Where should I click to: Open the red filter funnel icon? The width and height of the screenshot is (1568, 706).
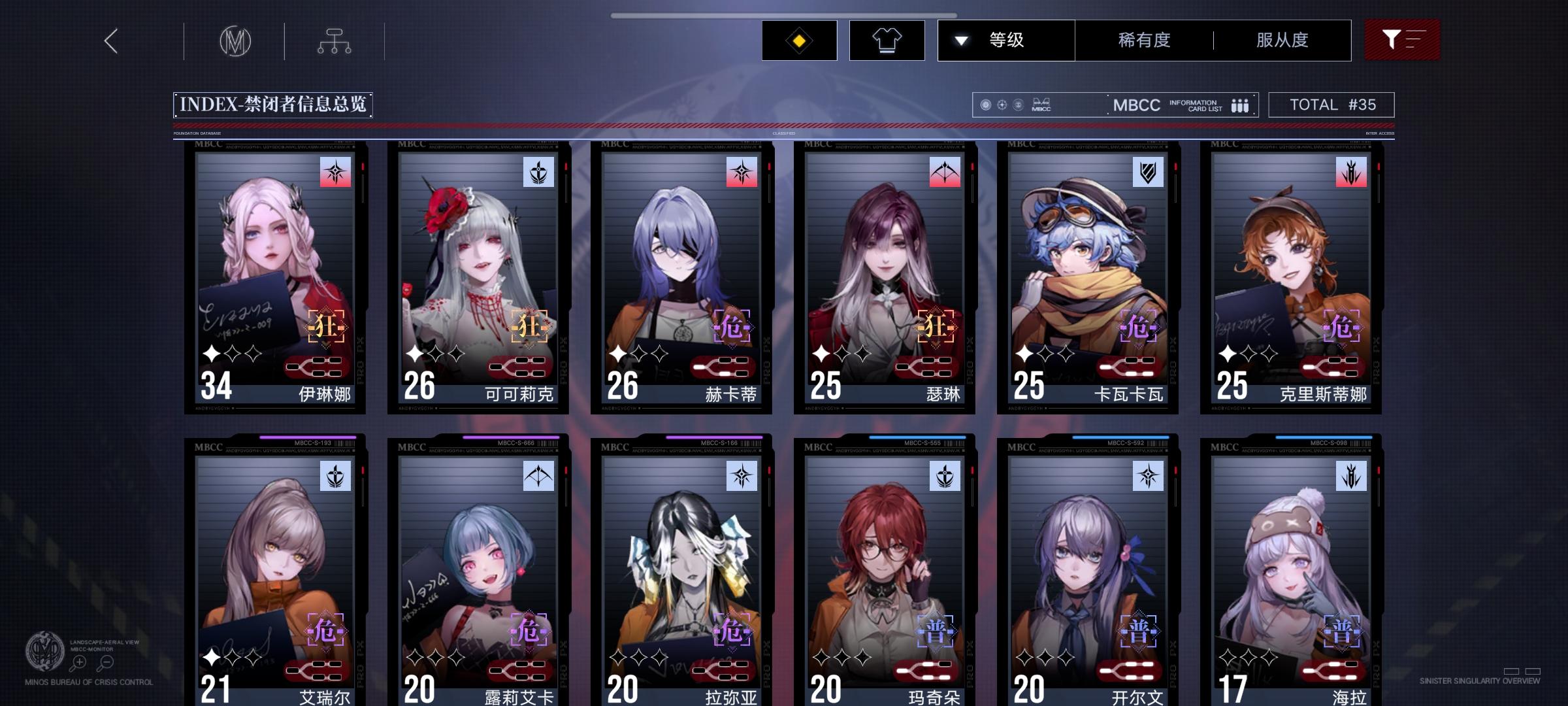pos(1402,39)
